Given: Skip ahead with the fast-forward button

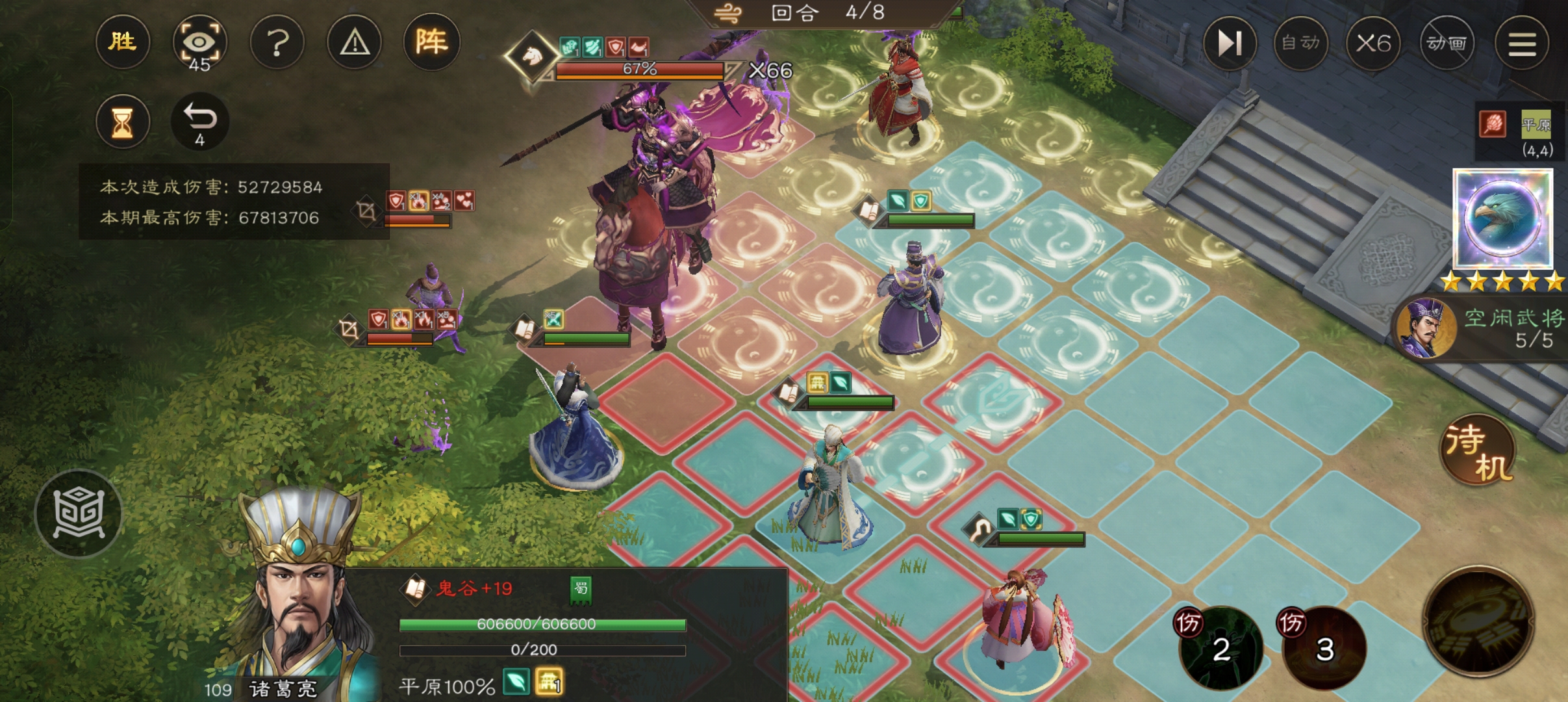Looking at the screenshot, I should [1230, 44].
